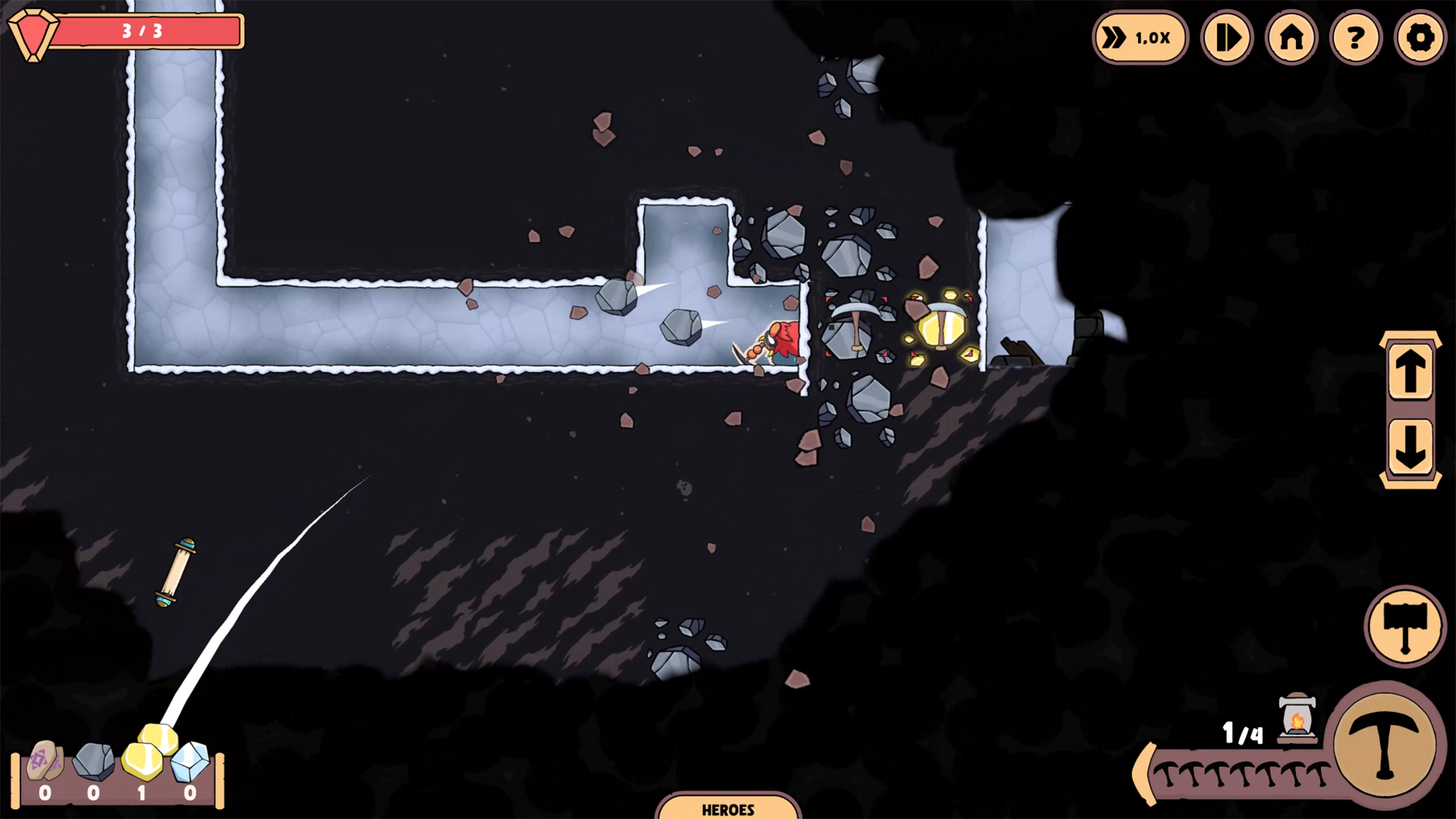This screenshot has width=1456, height=819.
Task: Click the pause/step playback button
Action: [x=1226, y=37]
